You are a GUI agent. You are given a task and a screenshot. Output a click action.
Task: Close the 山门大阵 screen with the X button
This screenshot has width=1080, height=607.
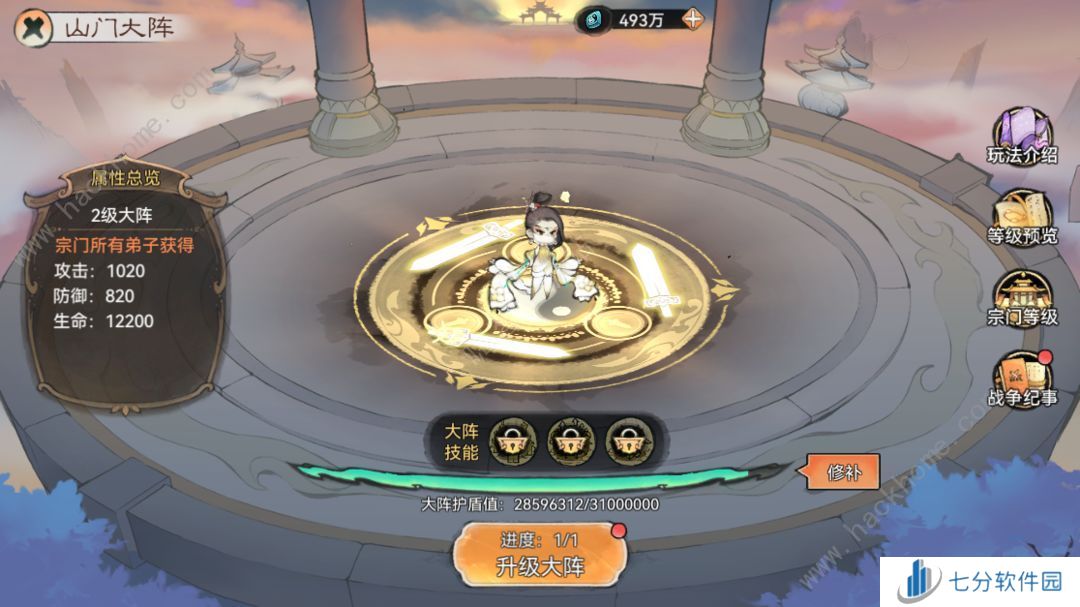(x=34, y=27)
